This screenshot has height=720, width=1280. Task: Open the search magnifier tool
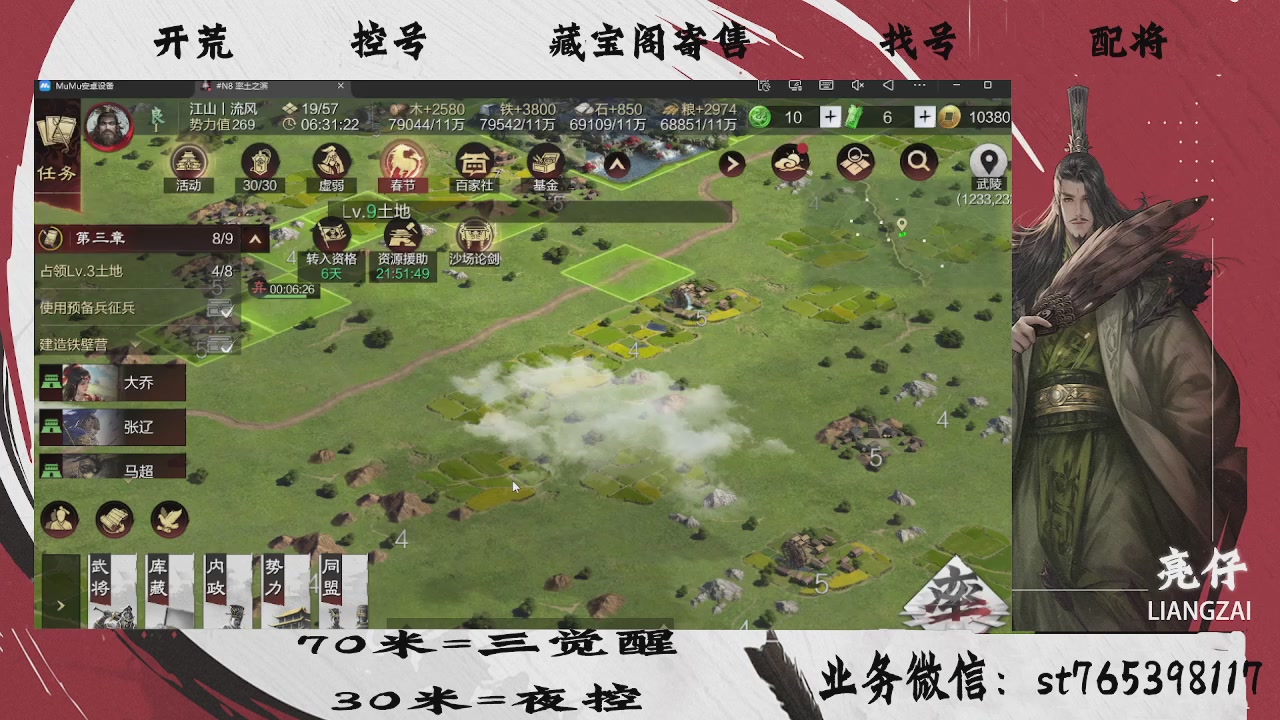918,162
